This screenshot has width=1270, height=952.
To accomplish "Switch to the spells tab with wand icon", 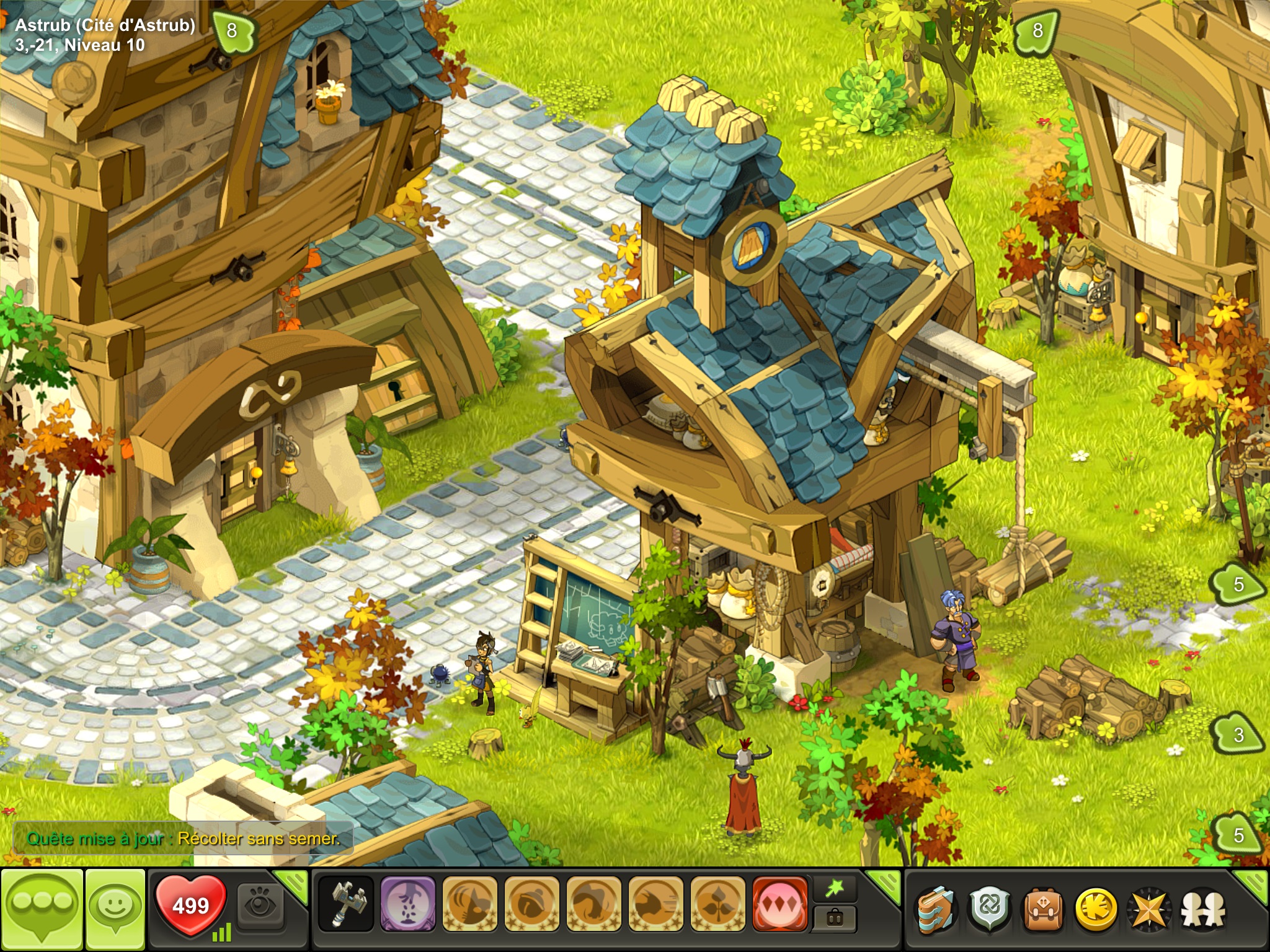I will pyautogui.click(x=835, y=889).
